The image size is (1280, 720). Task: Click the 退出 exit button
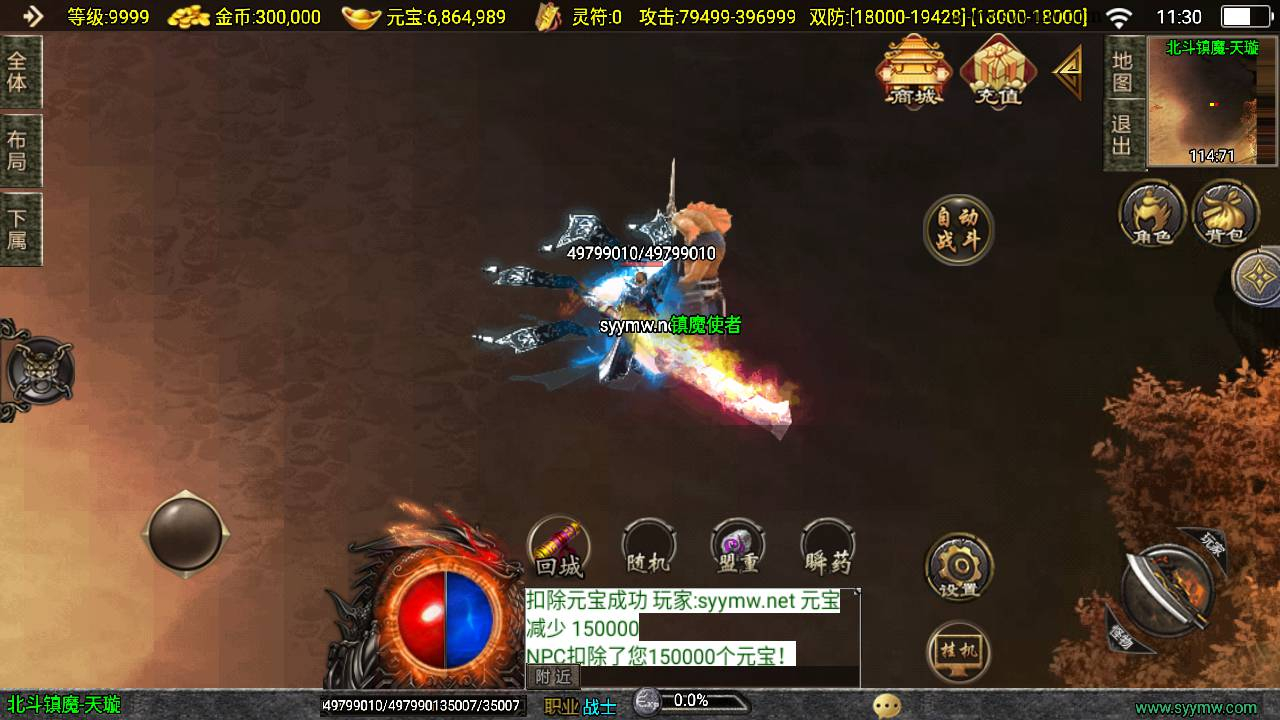click(x=1123, y=136)
